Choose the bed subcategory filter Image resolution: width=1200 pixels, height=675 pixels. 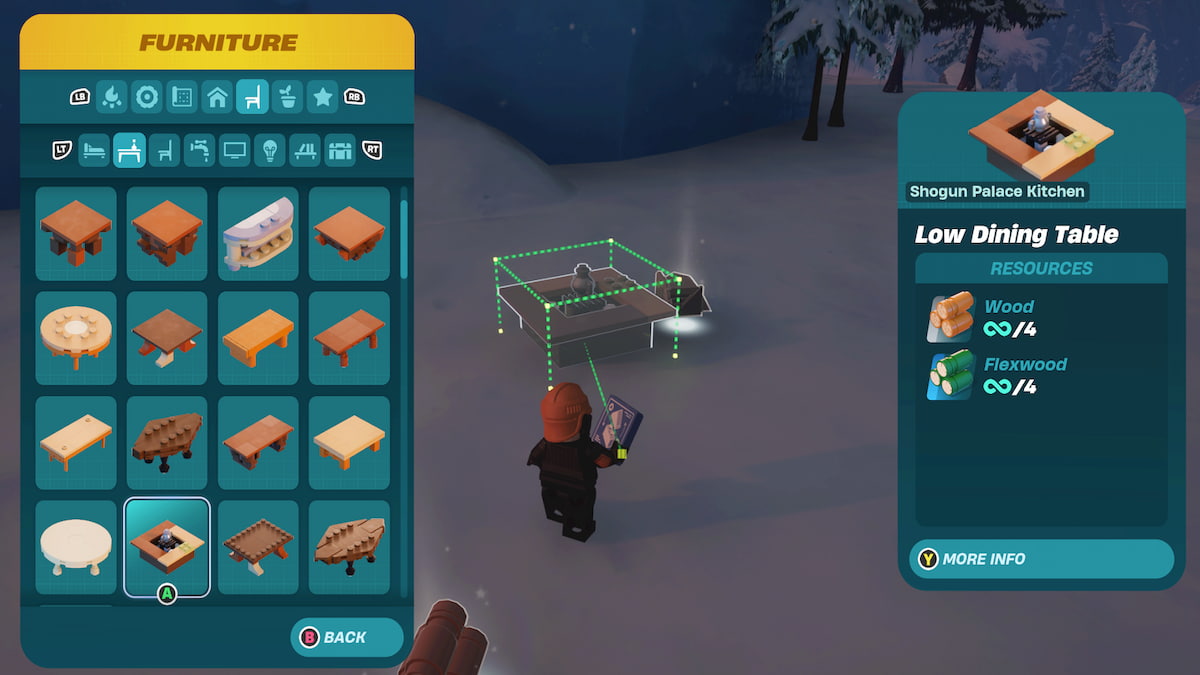94,150
